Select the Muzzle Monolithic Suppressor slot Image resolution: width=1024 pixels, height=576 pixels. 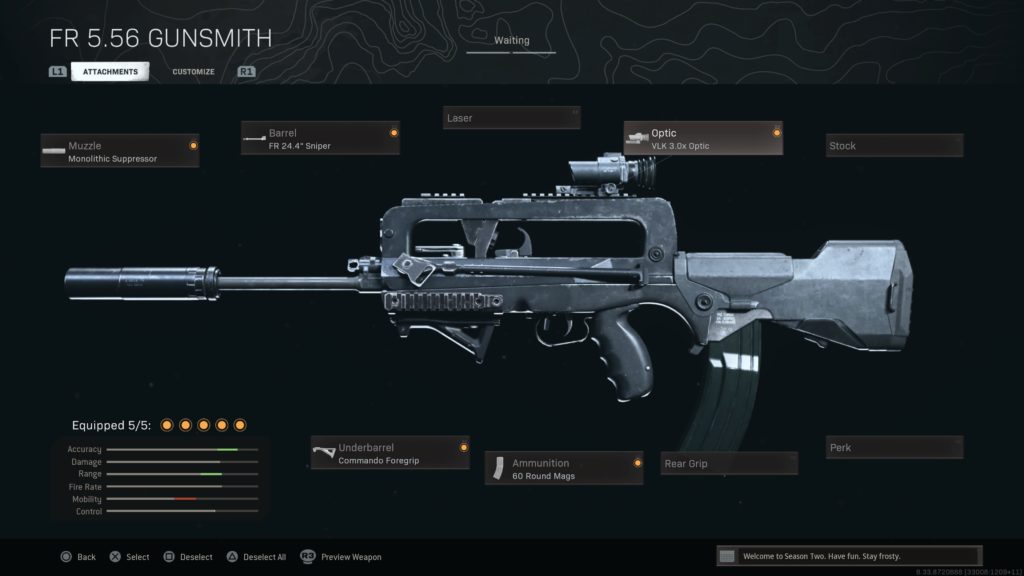click(120, 151)
